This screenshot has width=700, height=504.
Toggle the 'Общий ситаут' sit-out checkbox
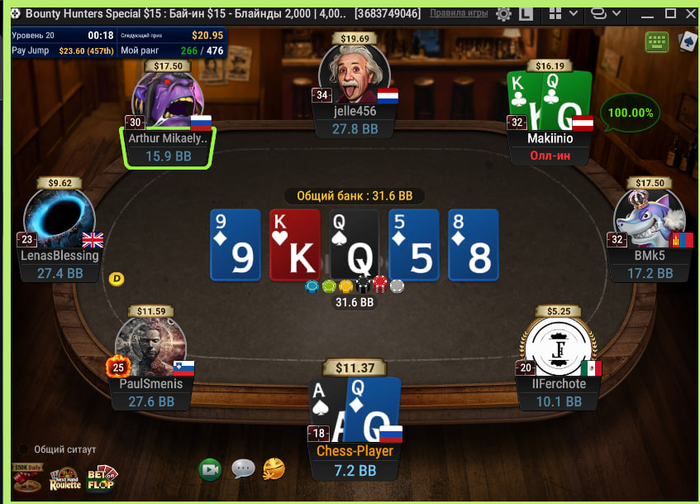pyautogui.click(x=21, y=449)
